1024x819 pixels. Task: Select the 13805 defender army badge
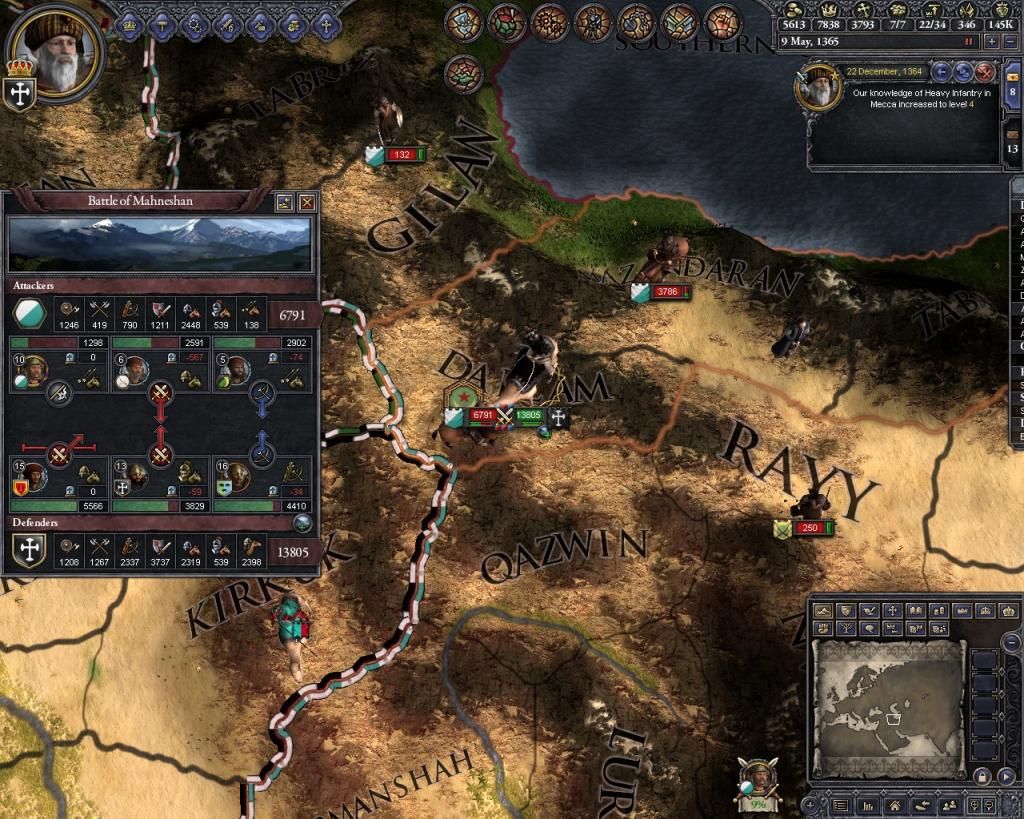pyautogui.click(x=529, y=415)
